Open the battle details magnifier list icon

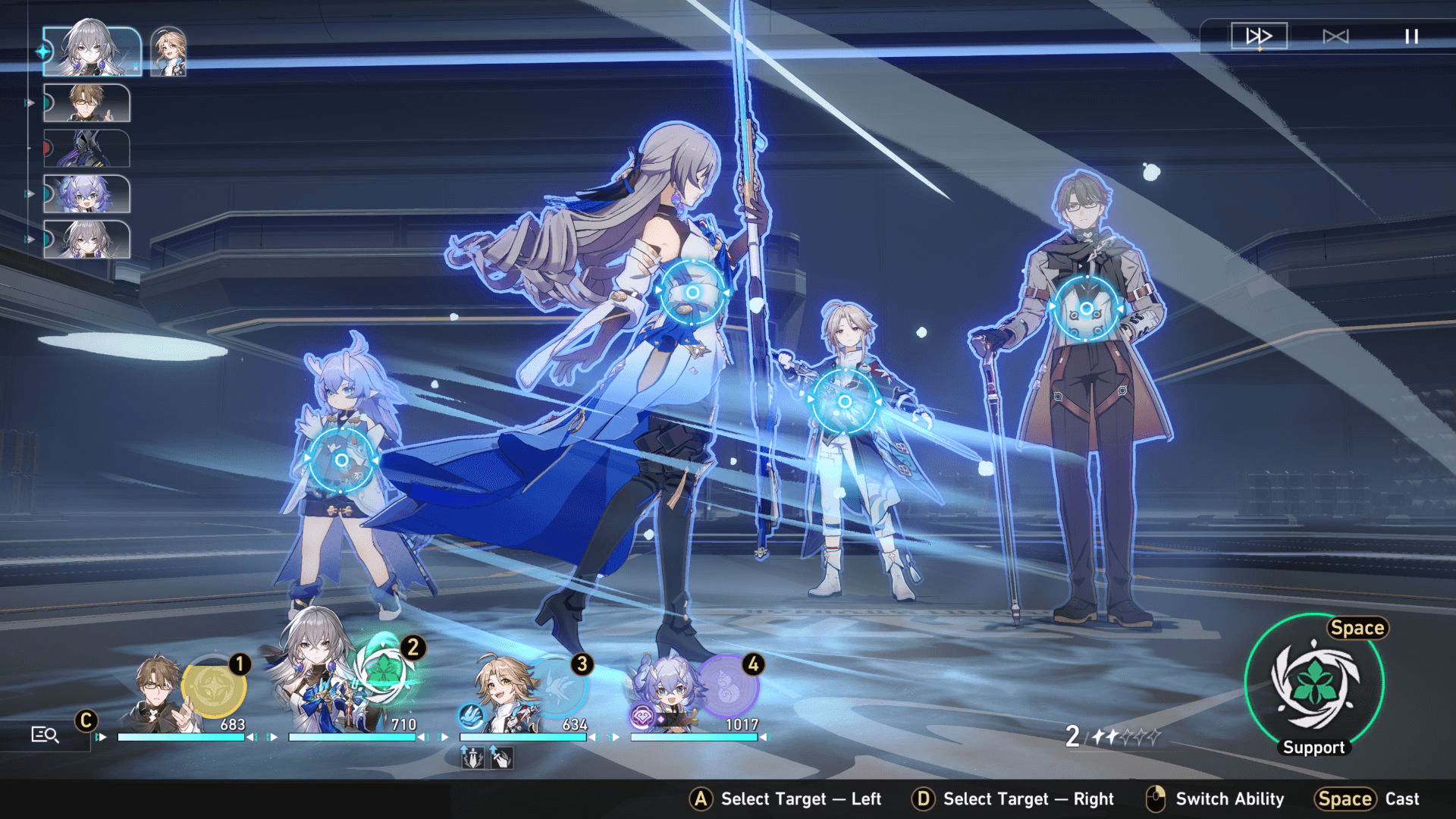pos(45,734)
